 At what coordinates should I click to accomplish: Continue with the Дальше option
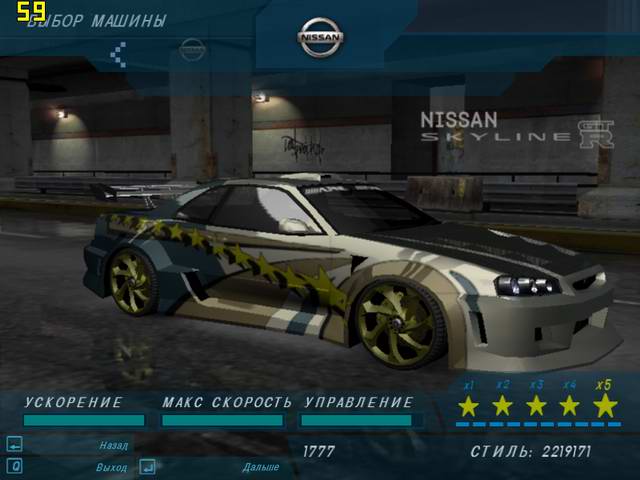pos(259,467)
